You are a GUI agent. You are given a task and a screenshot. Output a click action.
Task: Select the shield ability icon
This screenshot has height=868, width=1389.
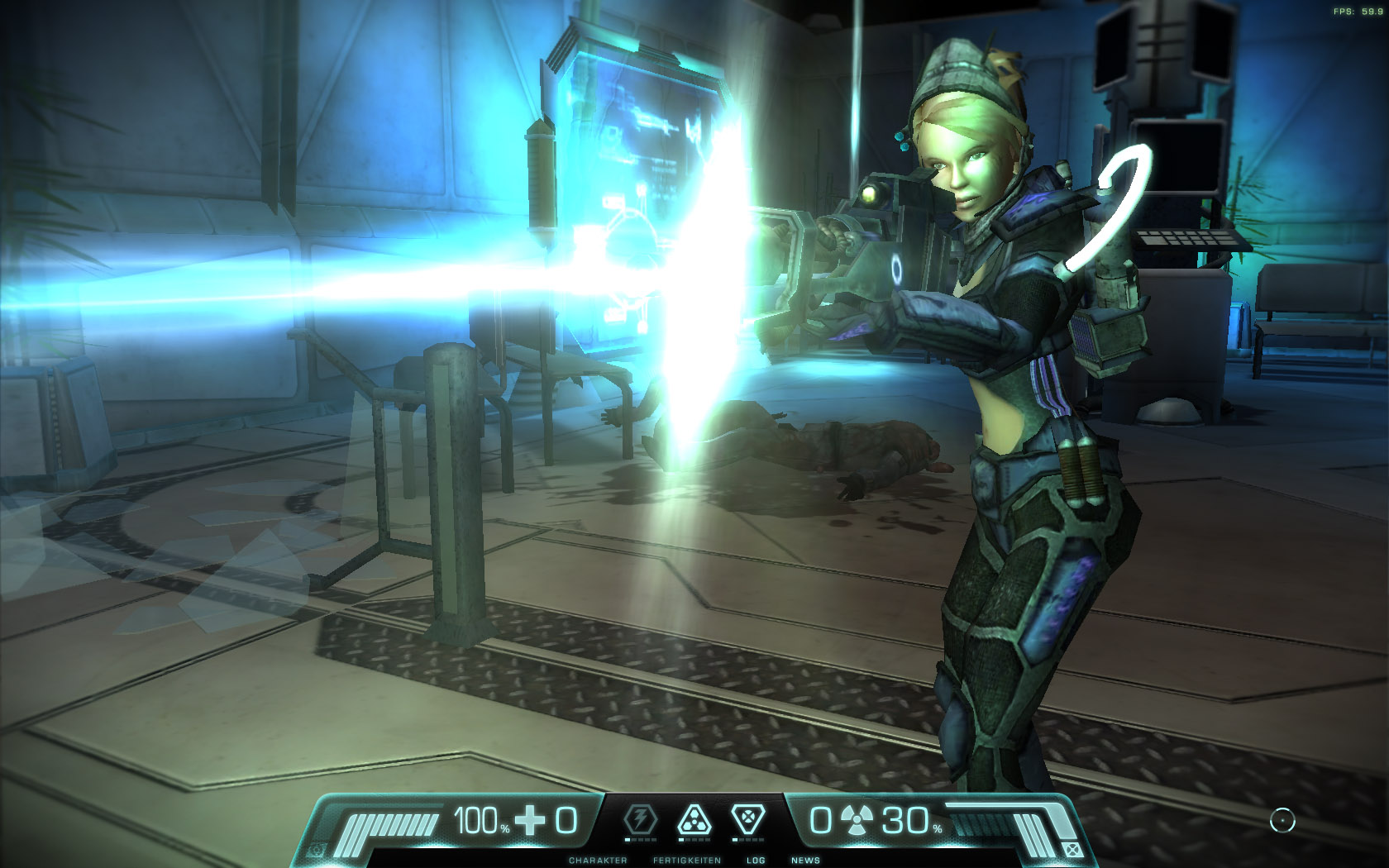749,818
